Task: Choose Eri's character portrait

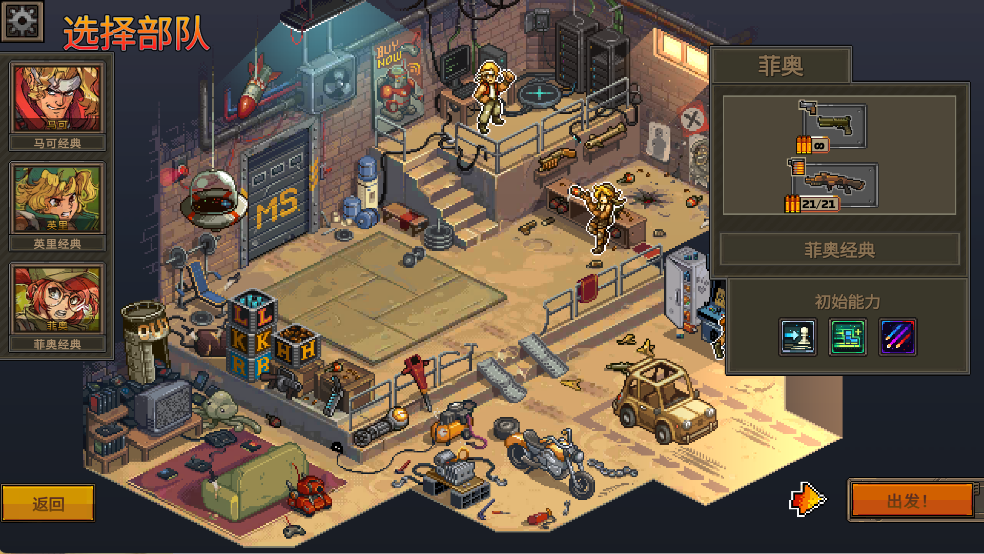Action: coord(57,198)
